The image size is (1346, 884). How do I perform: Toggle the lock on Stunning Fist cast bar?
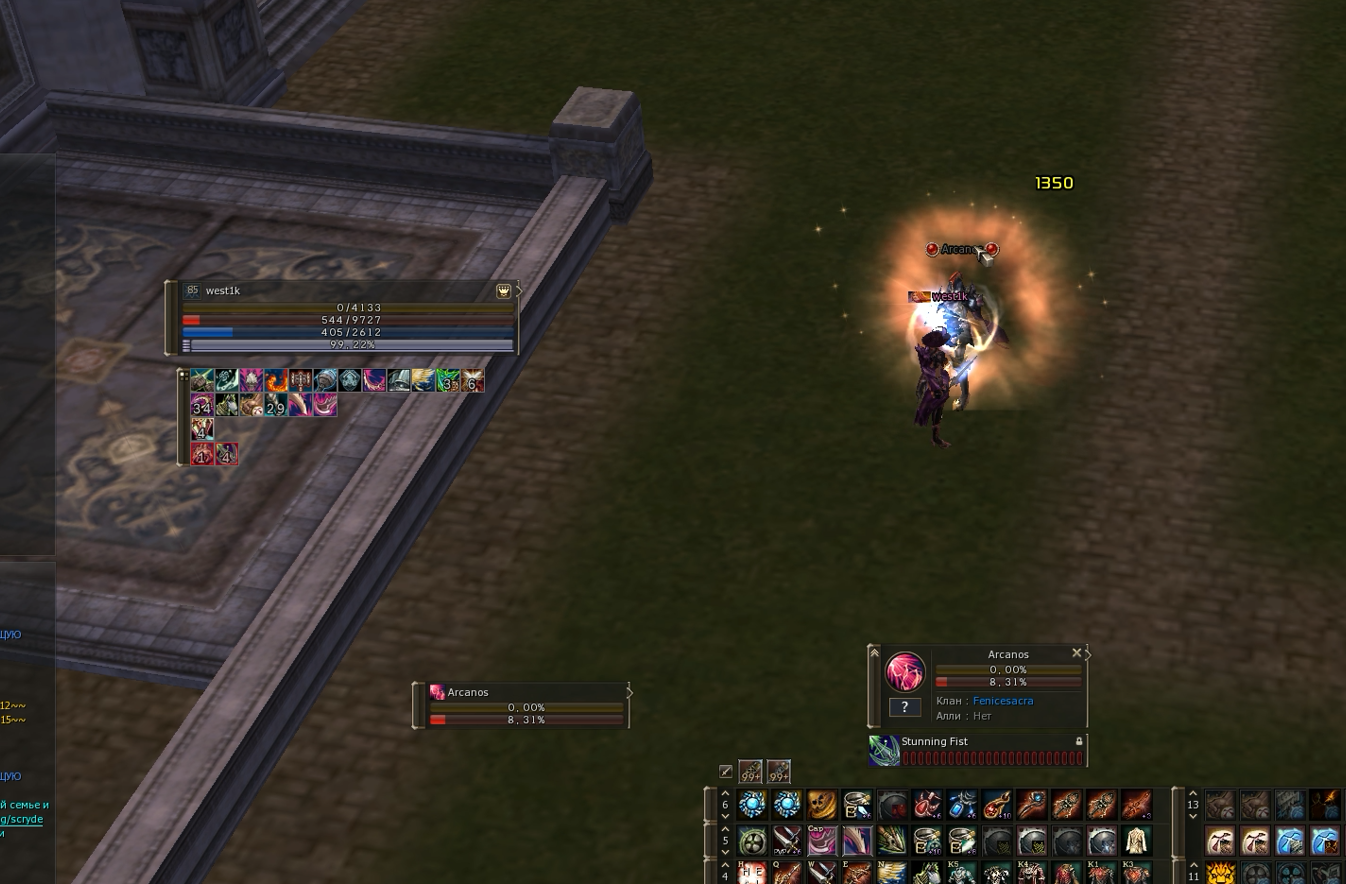tap(1079, 741)
